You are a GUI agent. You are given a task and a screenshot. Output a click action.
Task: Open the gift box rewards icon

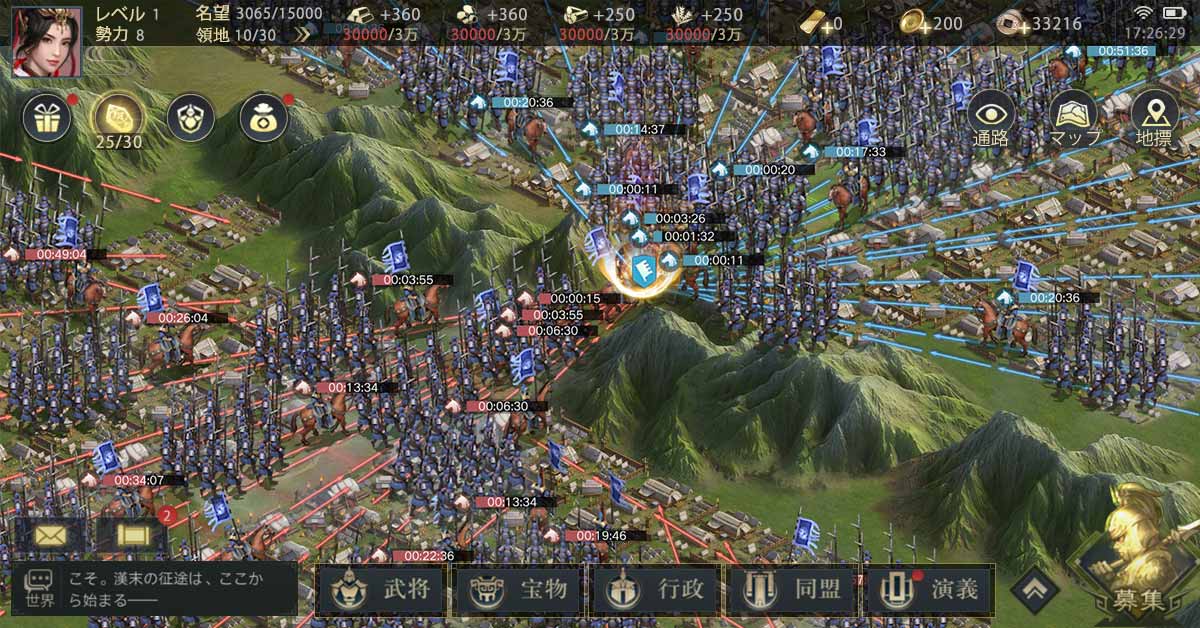pyautogui.click(x=45, y=118)
